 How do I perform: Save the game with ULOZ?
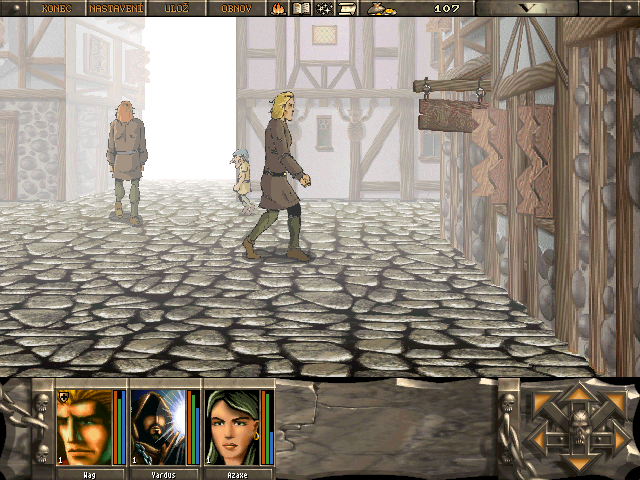(177, 8)
